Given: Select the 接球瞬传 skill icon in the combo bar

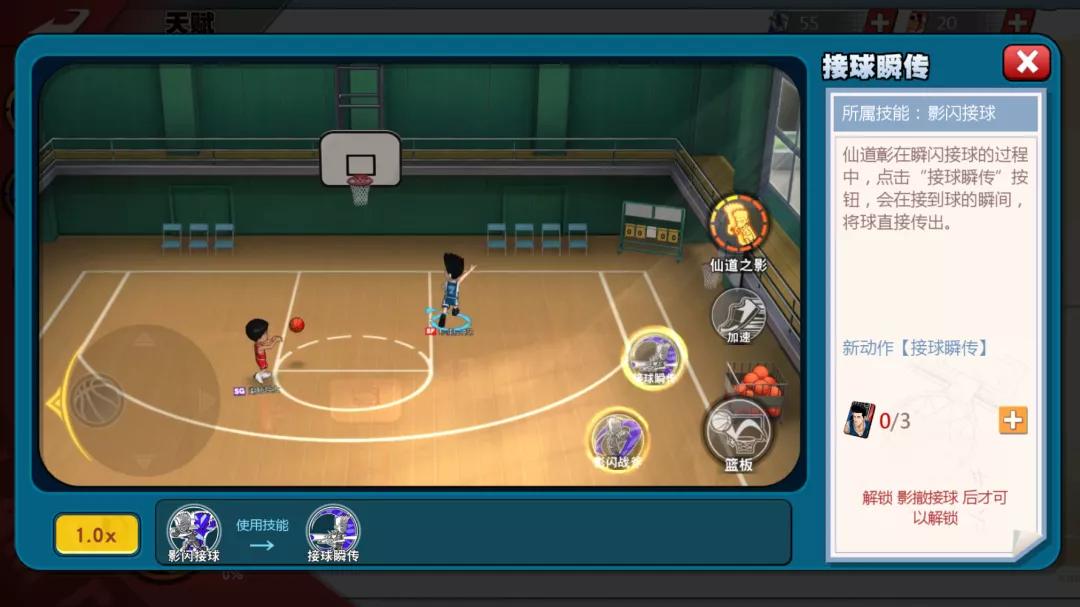Looking at the screenshot, I should click(x=333, y=529).
